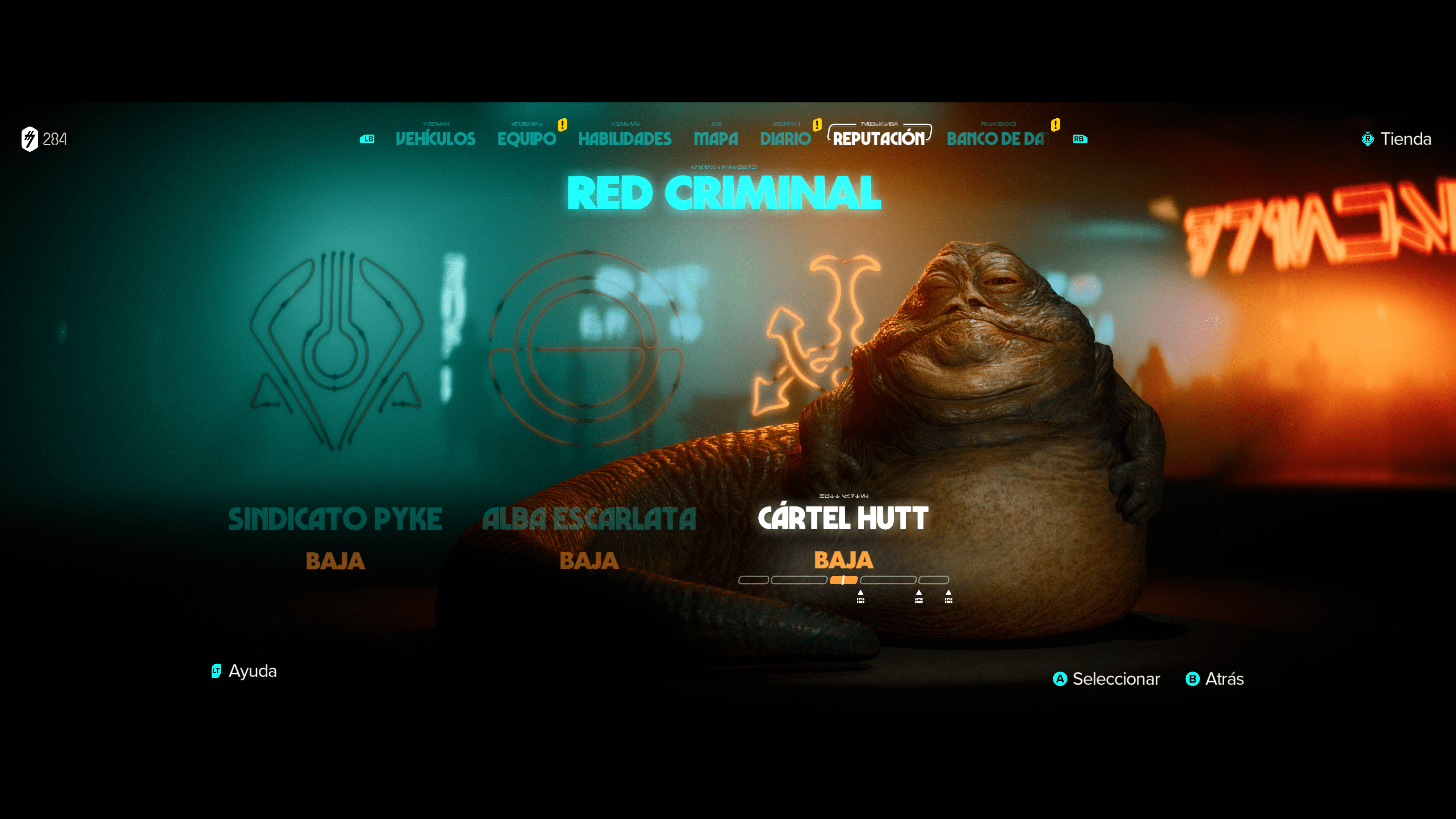Open the Ayuda help option
This screenshot has height=819, width=1456.
(244, 671)
